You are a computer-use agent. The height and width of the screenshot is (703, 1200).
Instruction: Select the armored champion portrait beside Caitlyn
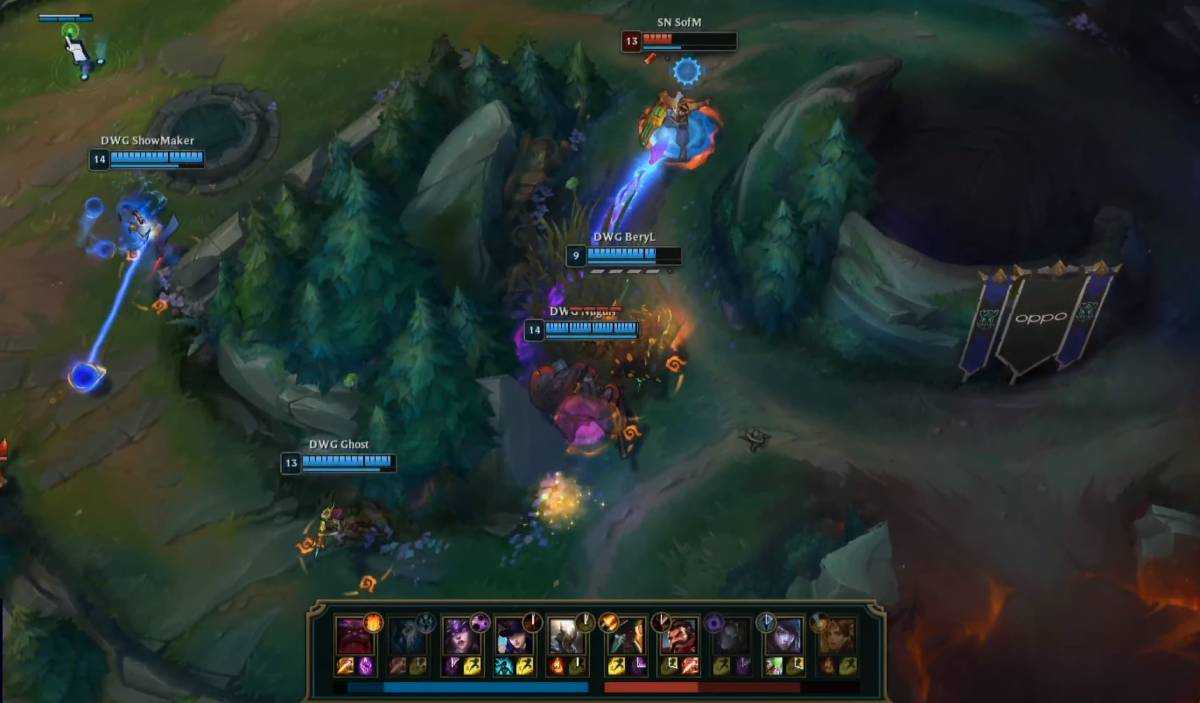(567, 635)
